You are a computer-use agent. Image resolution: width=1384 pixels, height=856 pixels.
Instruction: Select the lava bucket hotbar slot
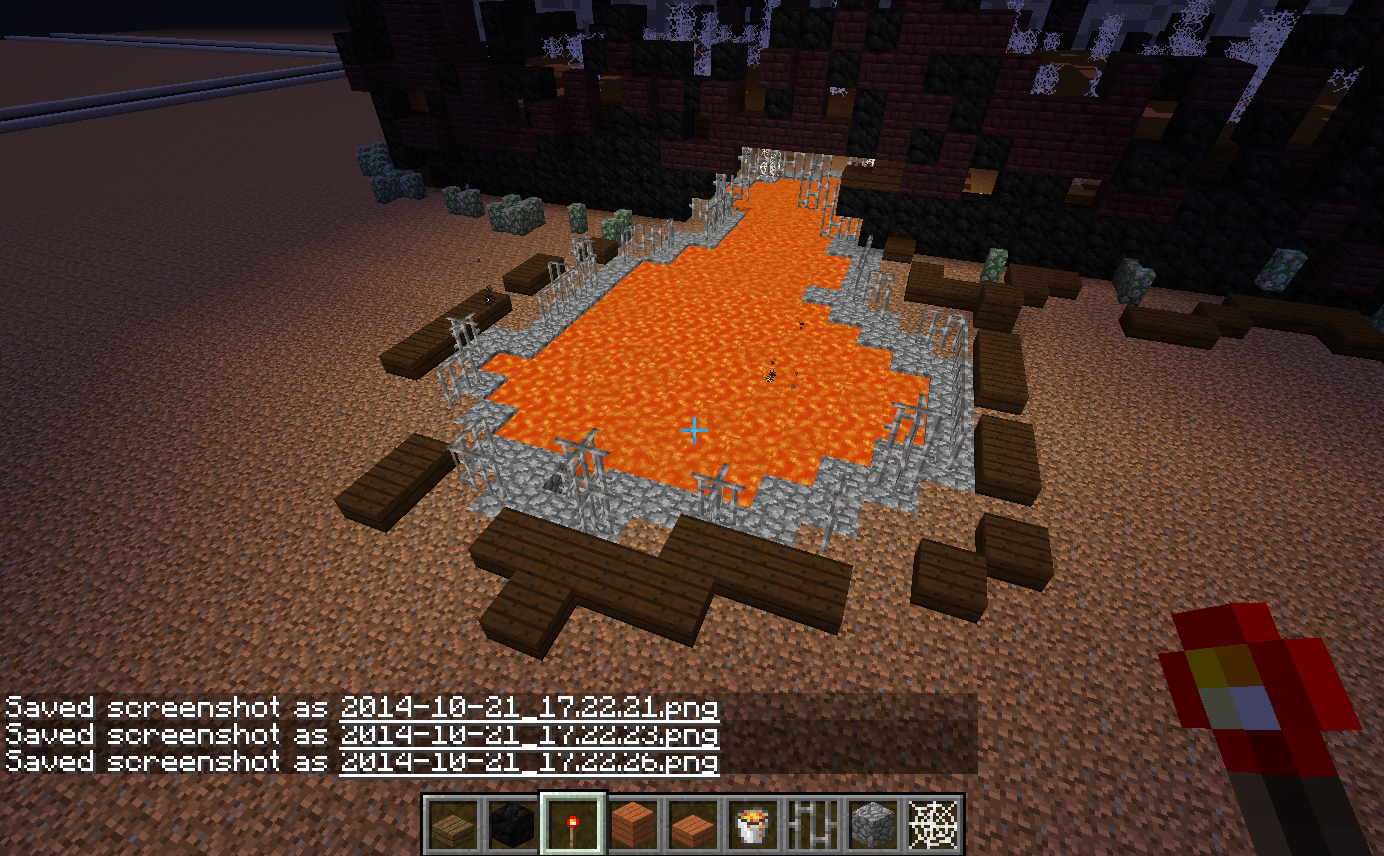click(752, 825)
